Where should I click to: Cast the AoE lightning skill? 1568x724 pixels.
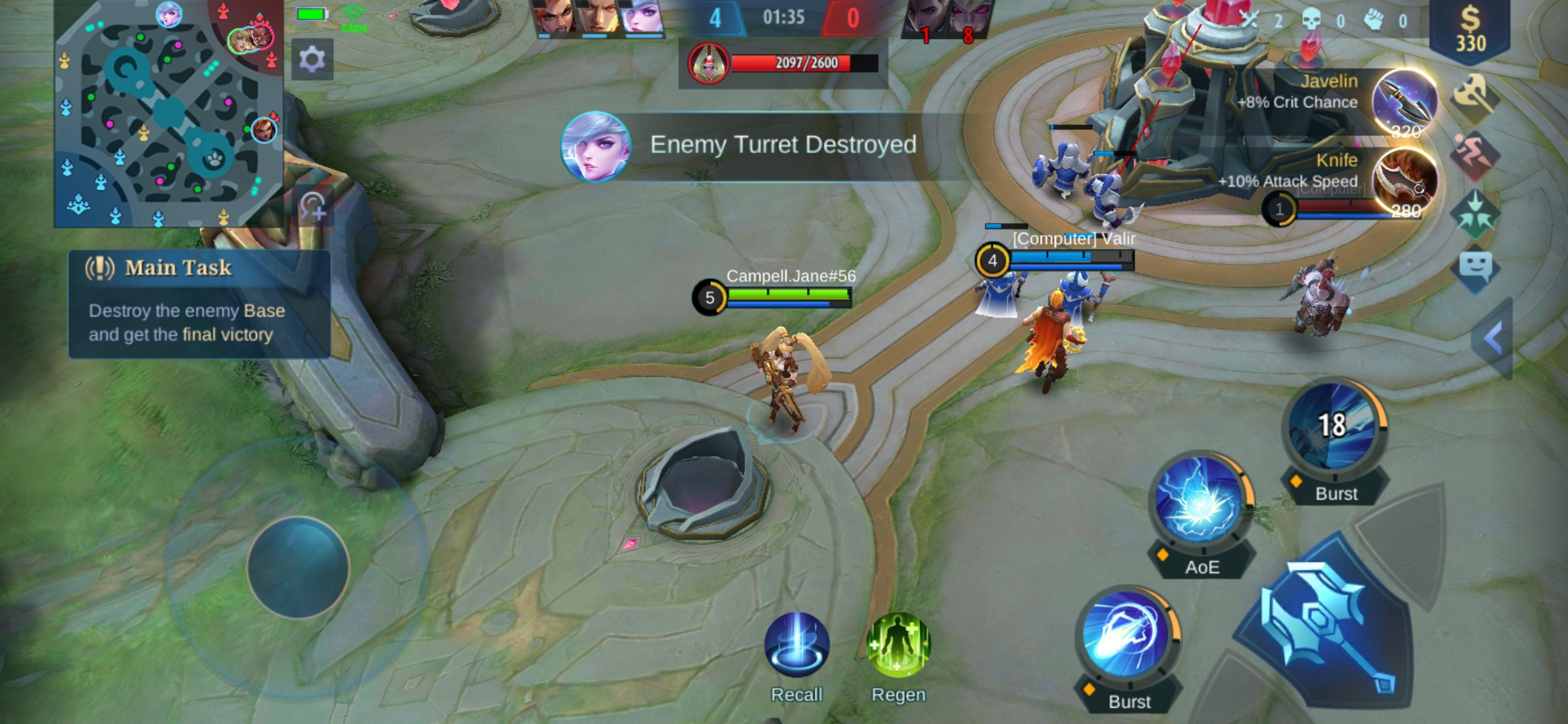[1201, 507]
